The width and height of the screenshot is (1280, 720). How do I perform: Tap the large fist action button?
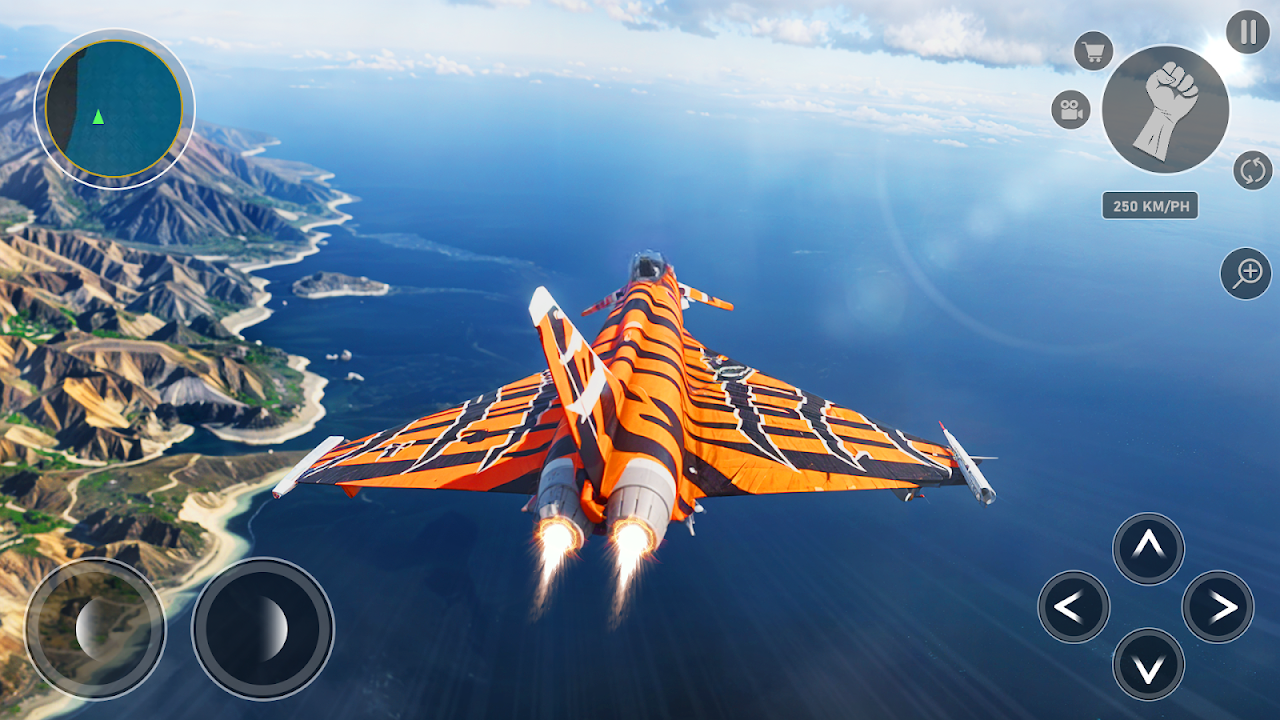pos(1165,110)
